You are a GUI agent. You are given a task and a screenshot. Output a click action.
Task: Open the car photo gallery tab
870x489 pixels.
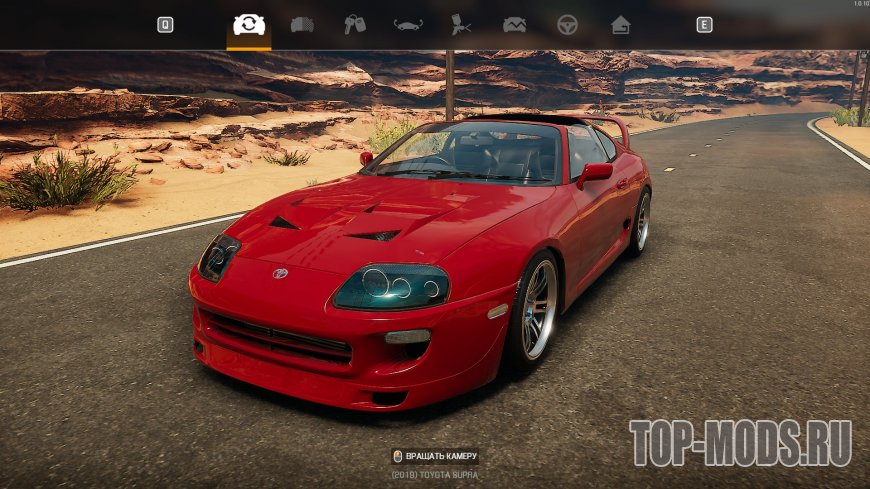pyautogui.click(x=514, y=25)
